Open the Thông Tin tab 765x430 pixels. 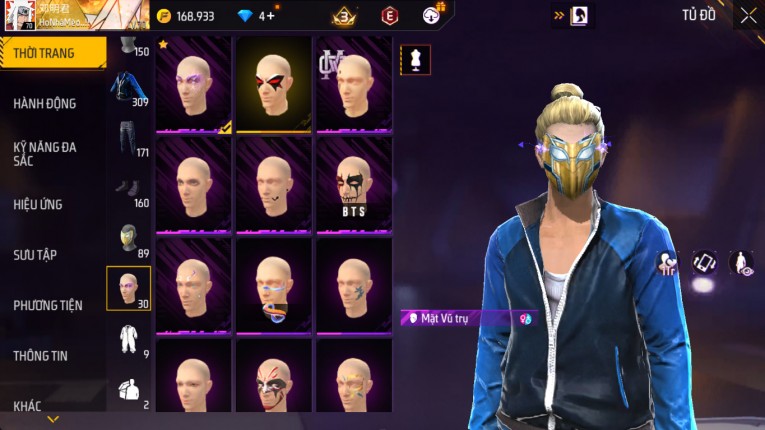[x=40, y=355]
